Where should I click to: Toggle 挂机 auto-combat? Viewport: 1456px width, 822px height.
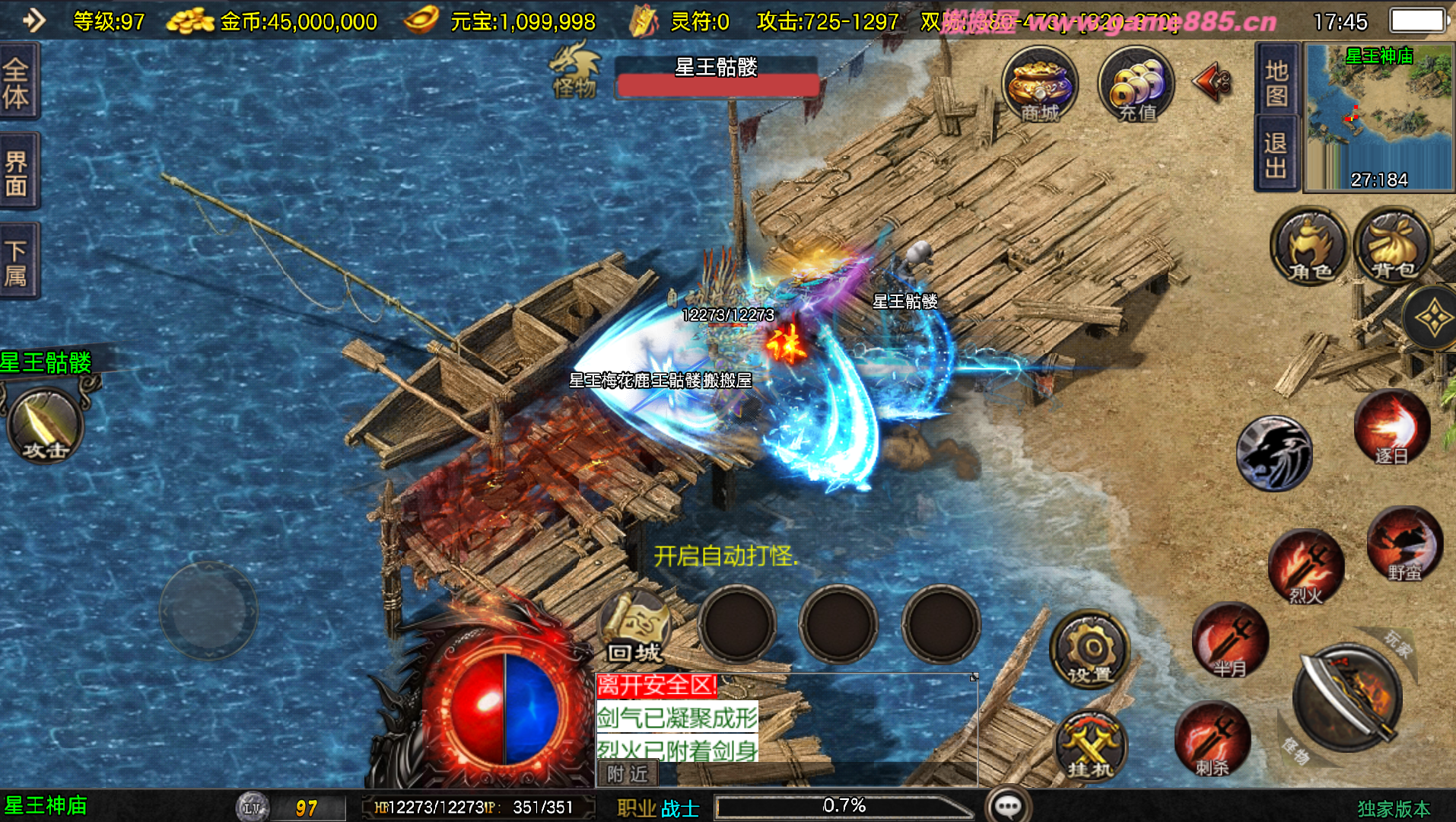tap(1090, 746)
